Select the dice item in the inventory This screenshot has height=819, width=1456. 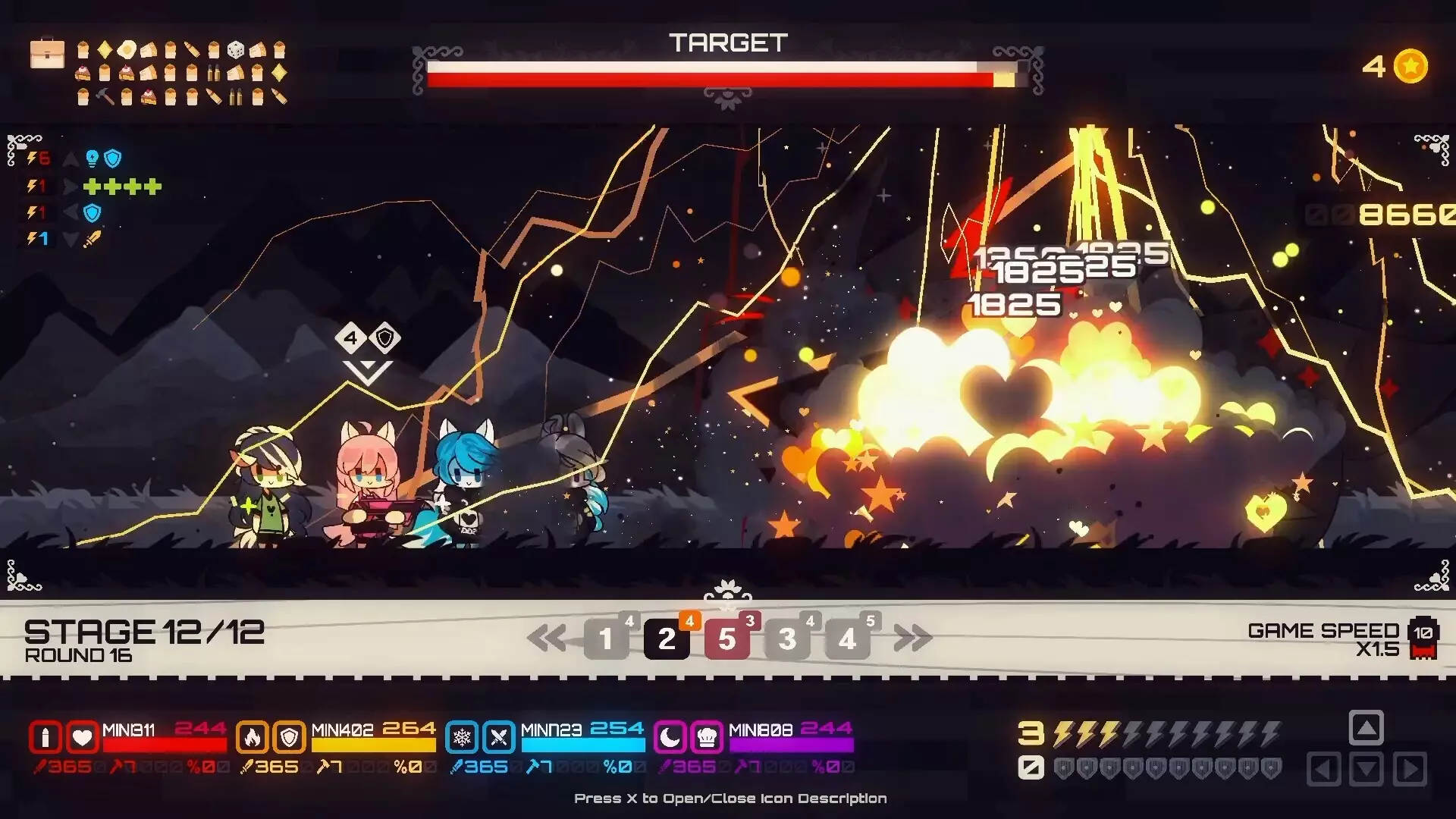point(235,51)
